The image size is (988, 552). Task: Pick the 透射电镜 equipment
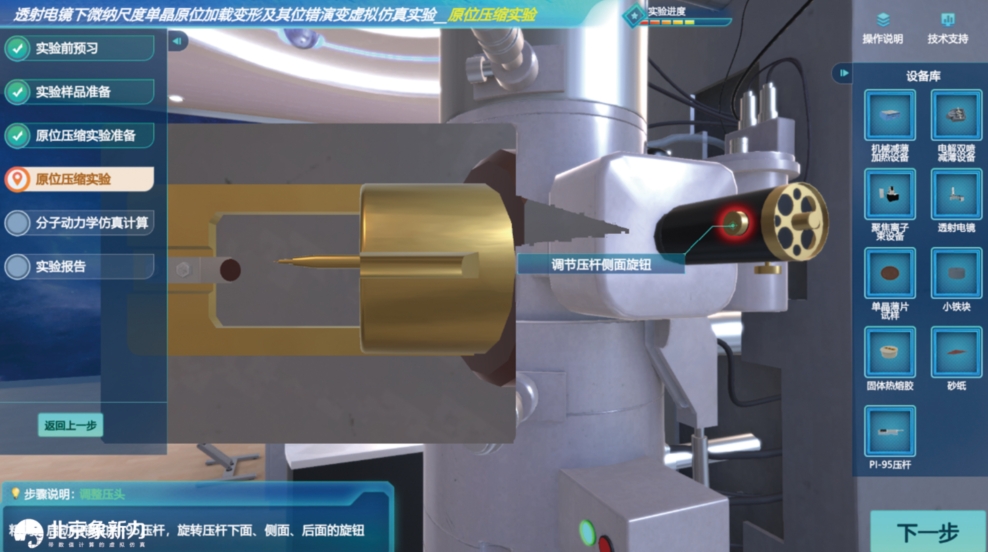coord(956,194)
